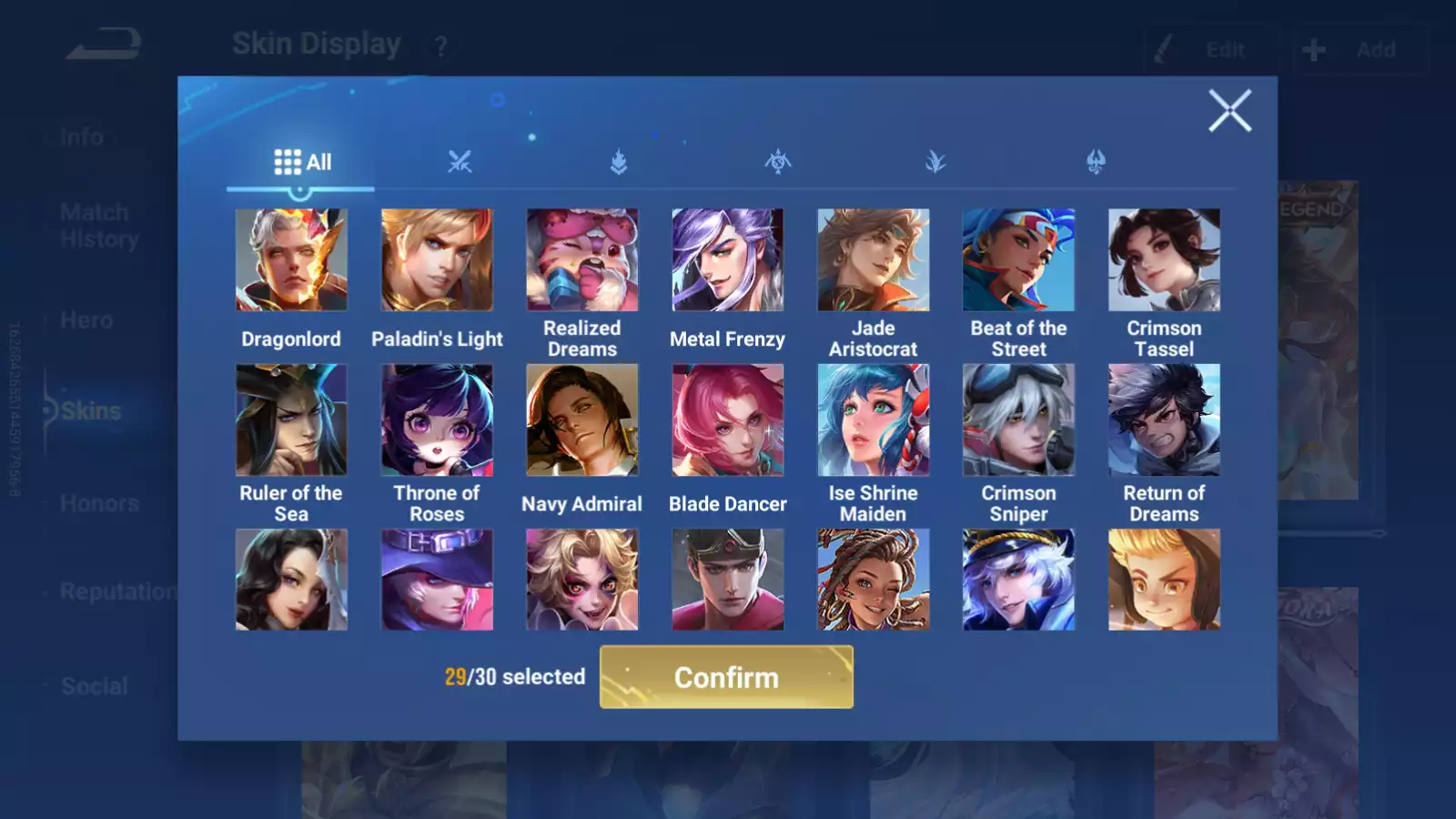Deselect the Metal Frenzy skin
Image resolution: width=1456 pixels, height=819 pixels.
click(728, 261)
